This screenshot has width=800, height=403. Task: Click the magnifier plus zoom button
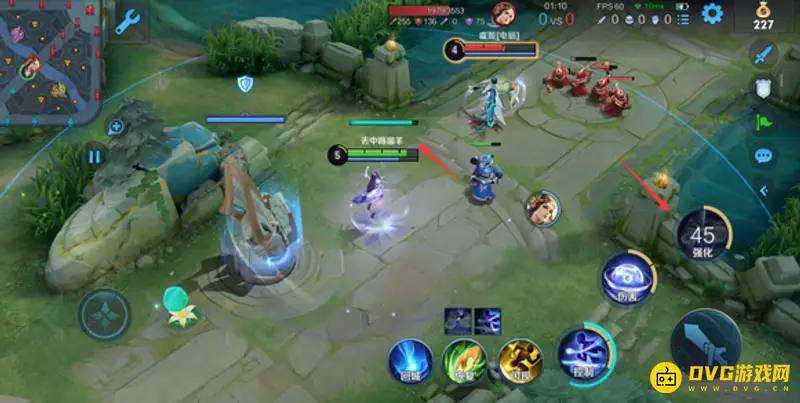tap(116, 127)
